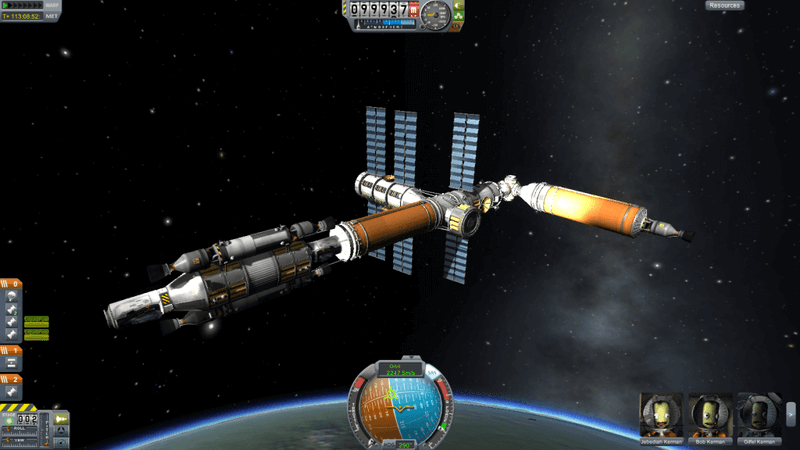Click the stage 0 header tab
The width and height of the screenshot is (800, 450).
pyautogui.click(x=11, y=283)
